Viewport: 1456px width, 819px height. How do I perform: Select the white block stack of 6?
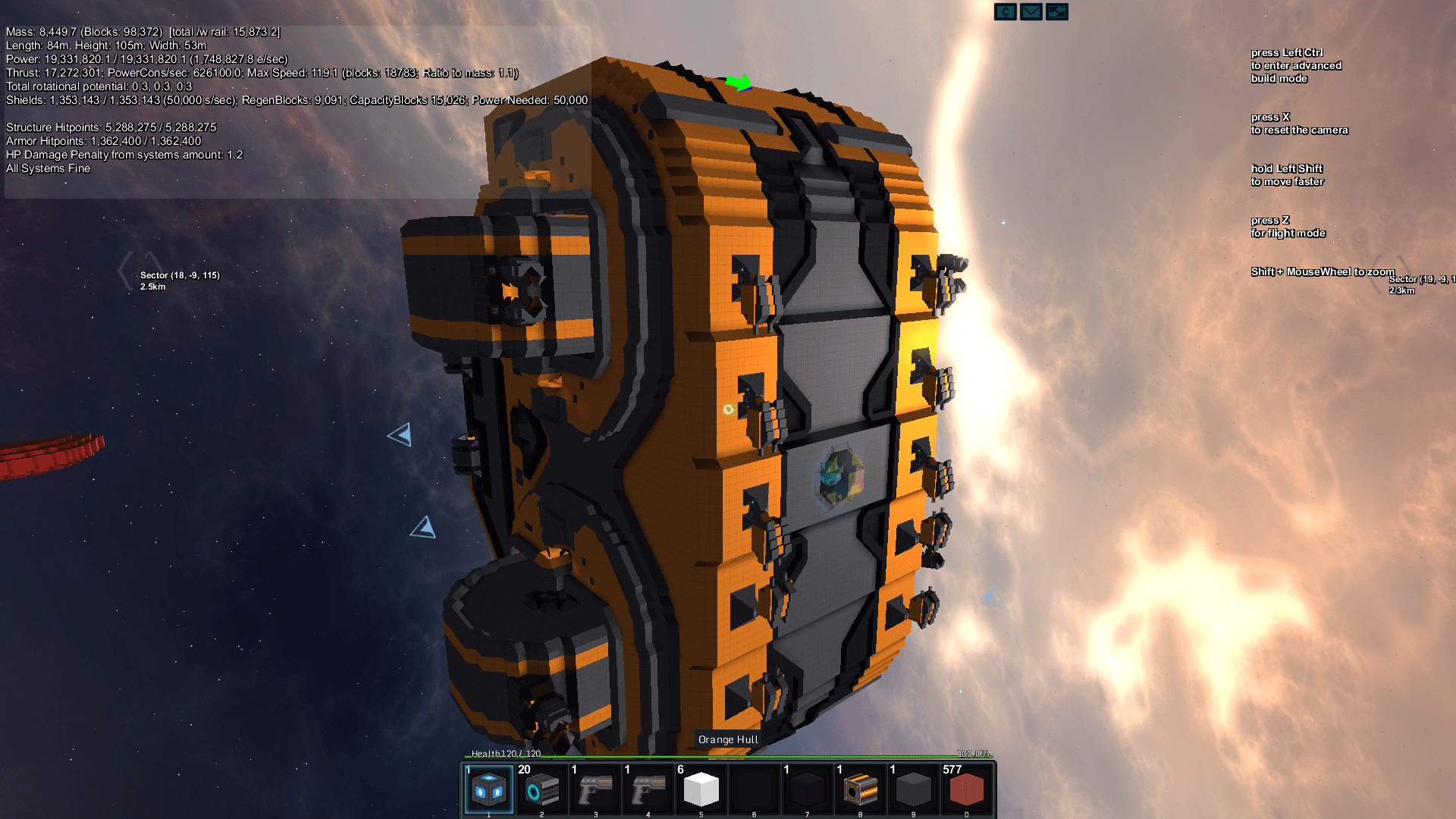[x=701, y=789]
